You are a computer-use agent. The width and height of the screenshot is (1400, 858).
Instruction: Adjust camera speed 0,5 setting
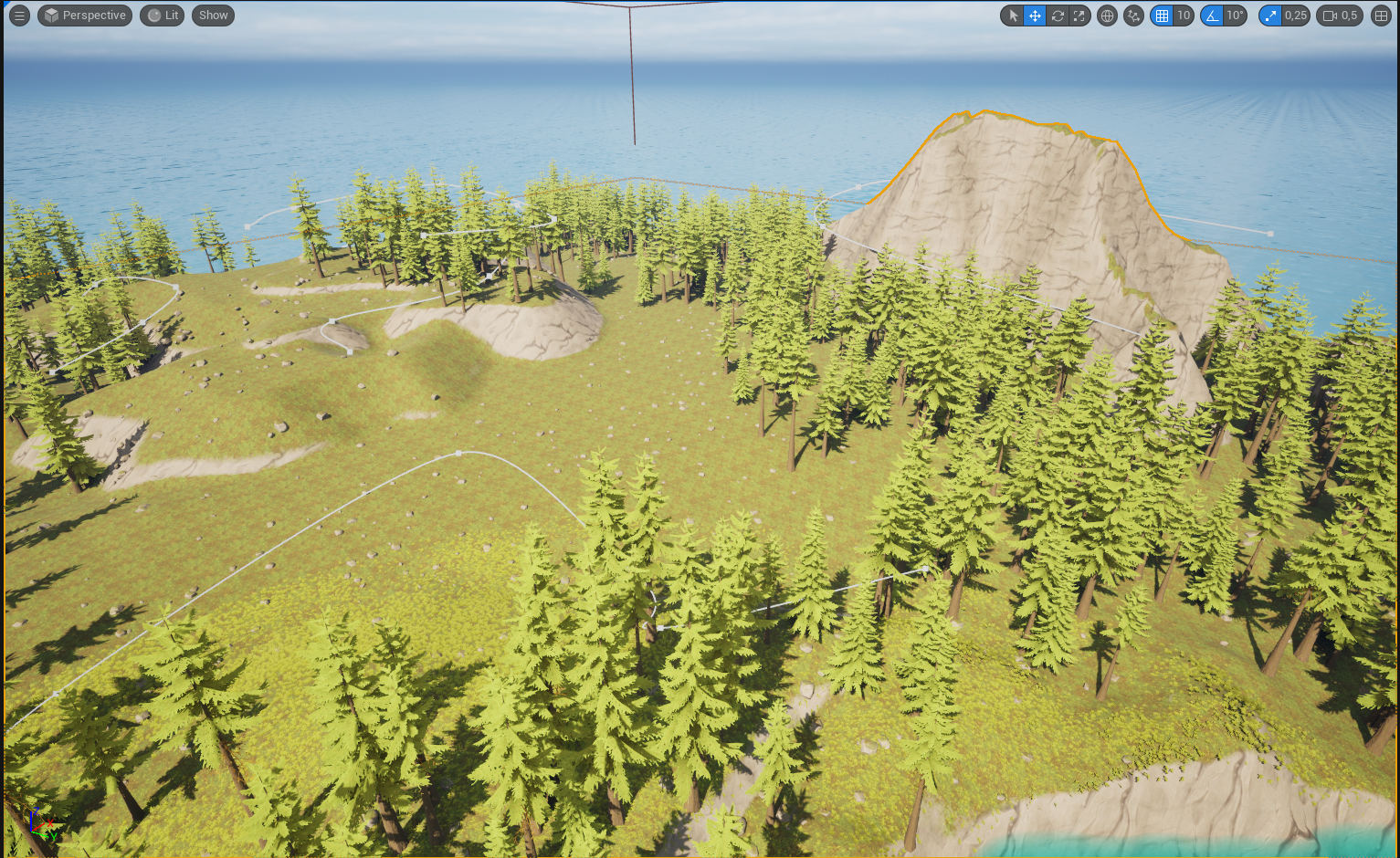[x=1340, y=16]
